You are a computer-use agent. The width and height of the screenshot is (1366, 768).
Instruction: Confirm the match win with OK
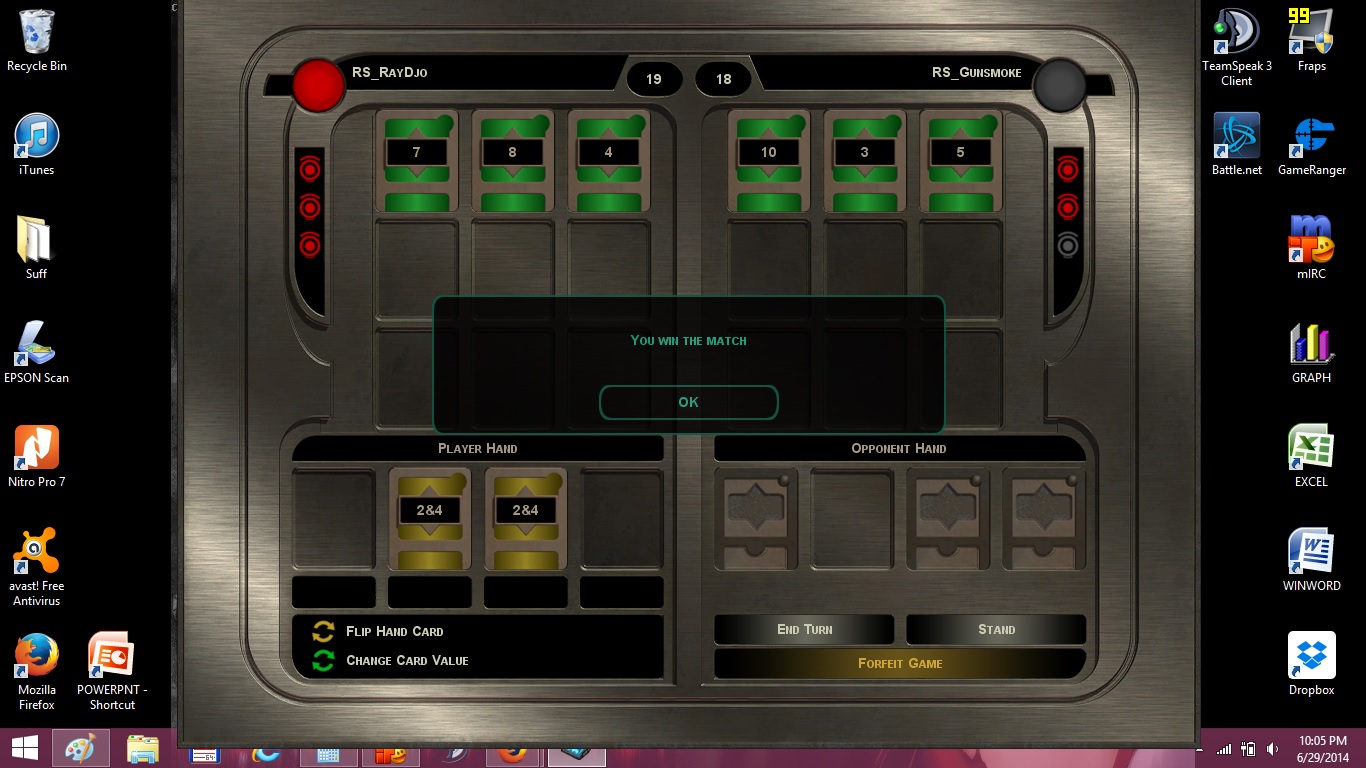(x=688, y=402)
